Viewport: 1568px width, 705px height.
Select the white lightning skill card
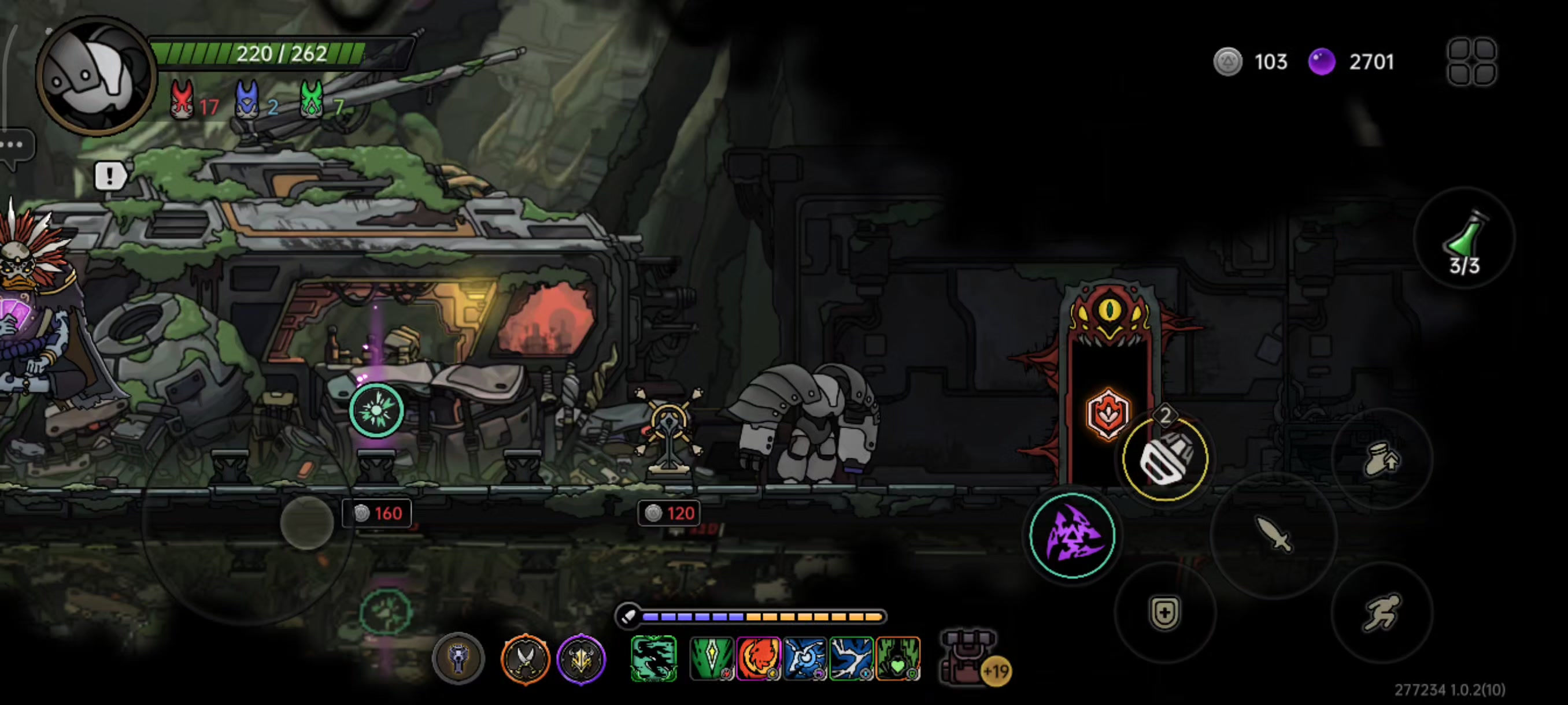pos(851,658)
